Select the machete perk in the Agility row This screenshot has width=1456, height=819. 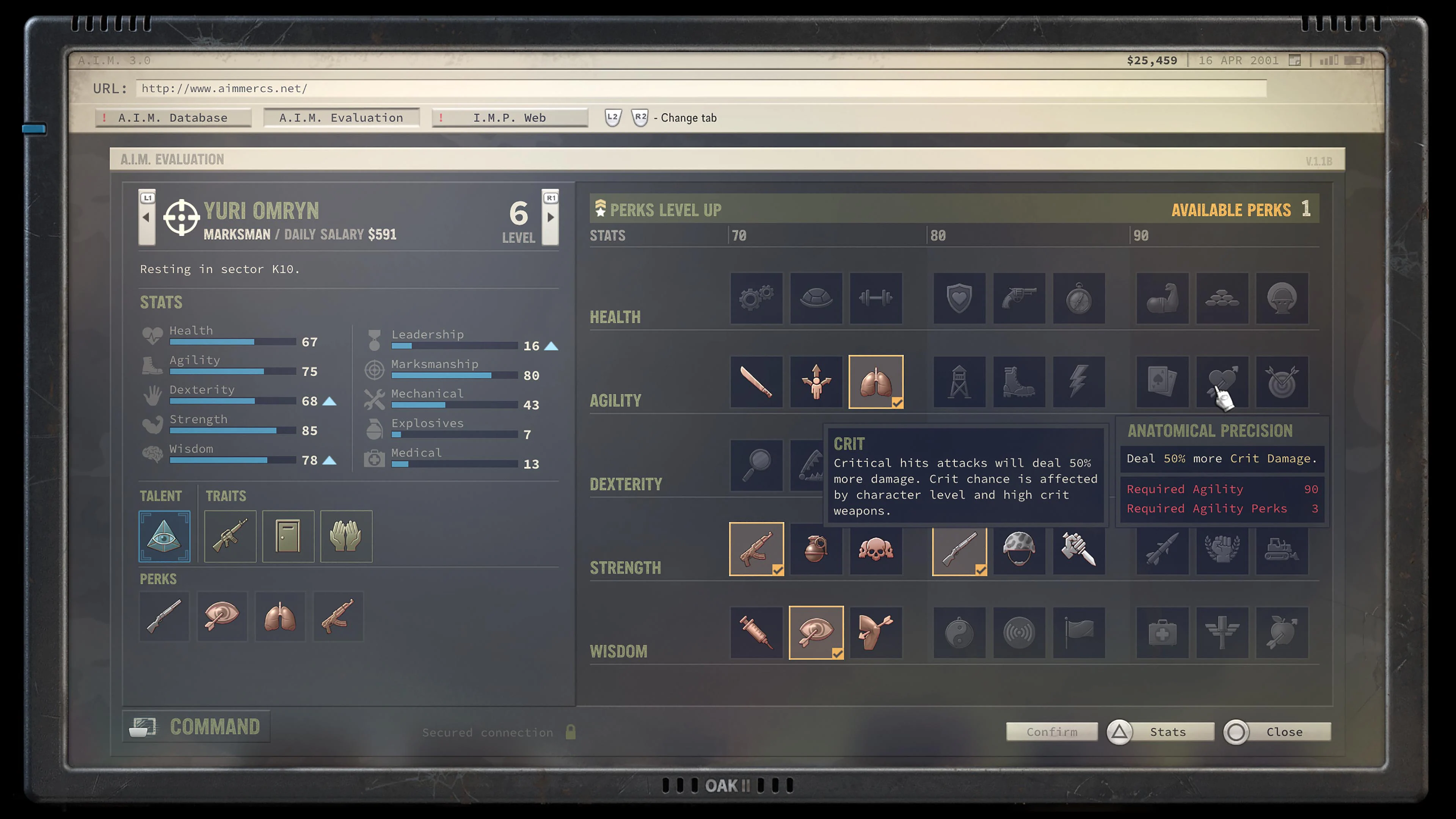pos(756,382)
